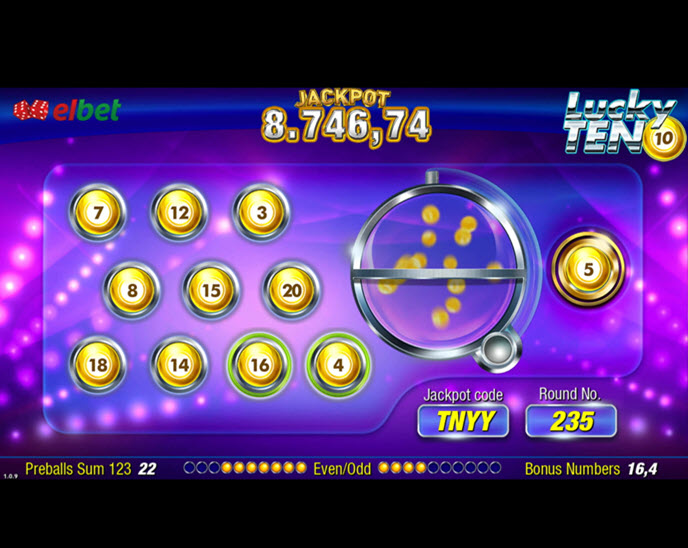Click the round number 235 box
Viewport: 688px width, 548px height.
click(571, 421)
